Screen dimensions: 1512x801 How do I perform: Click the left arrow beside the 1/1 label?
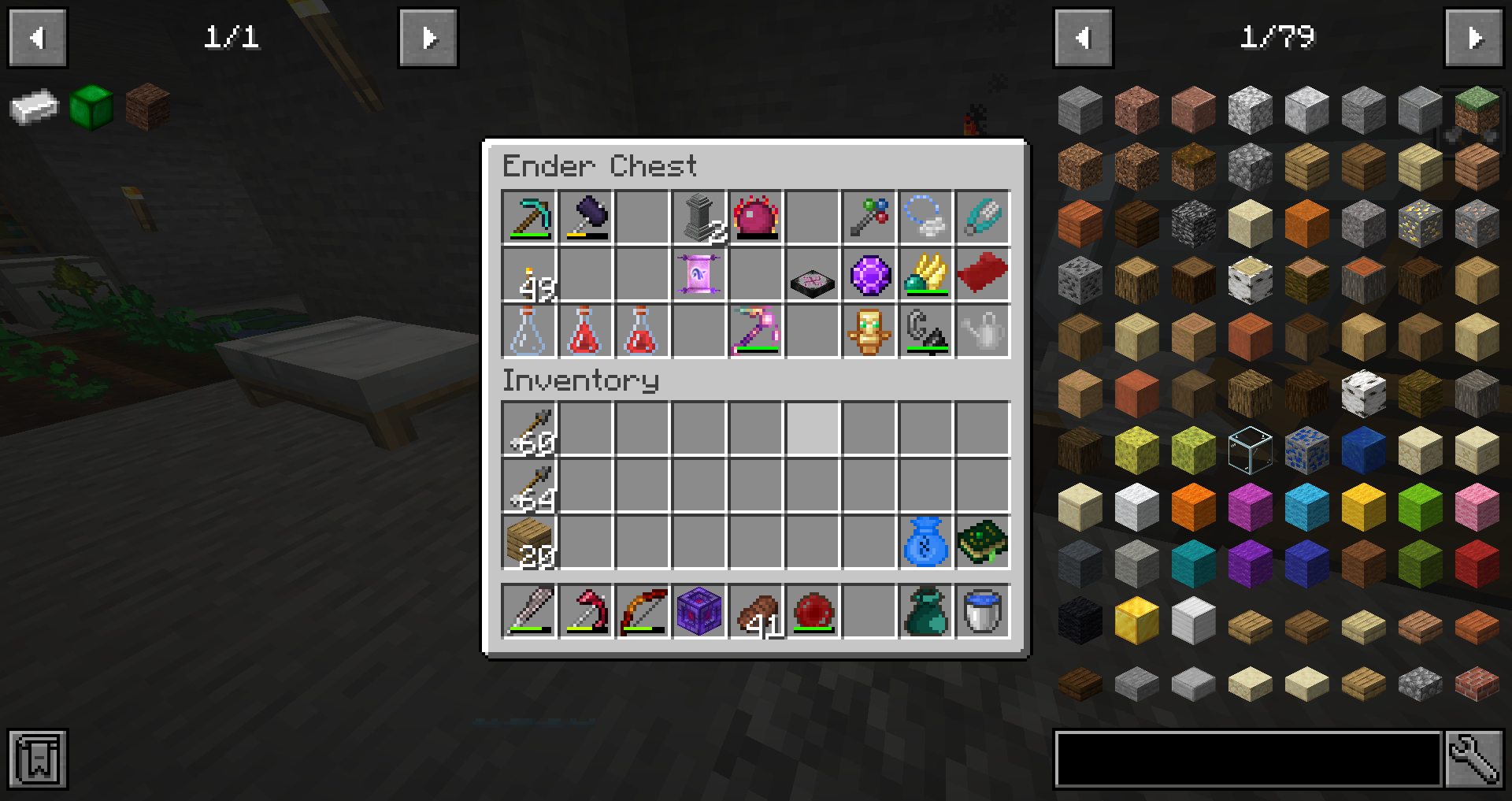[37, 37]
